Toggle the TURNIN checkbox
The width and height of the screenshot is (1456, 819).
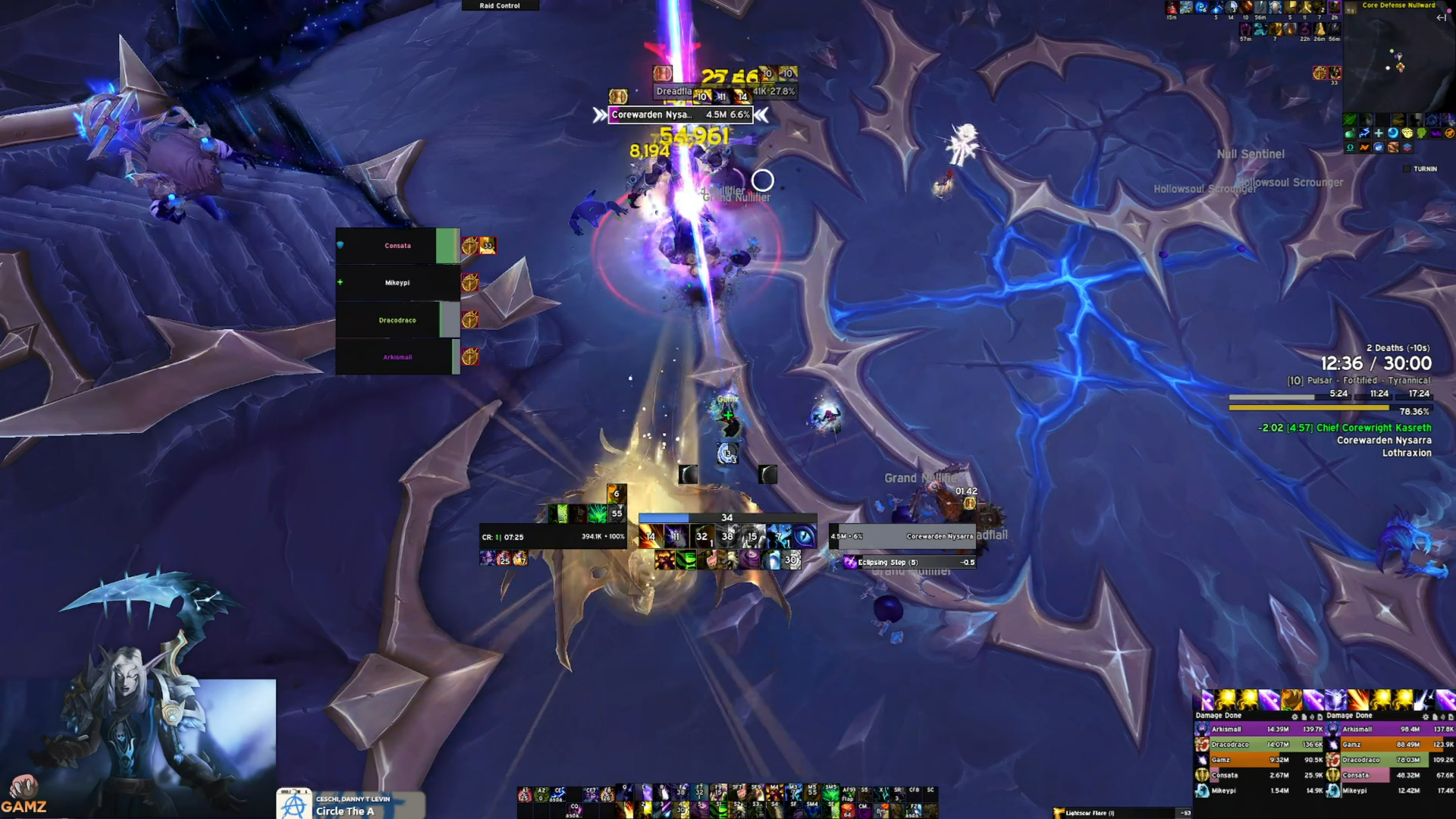coord(1407,168)
